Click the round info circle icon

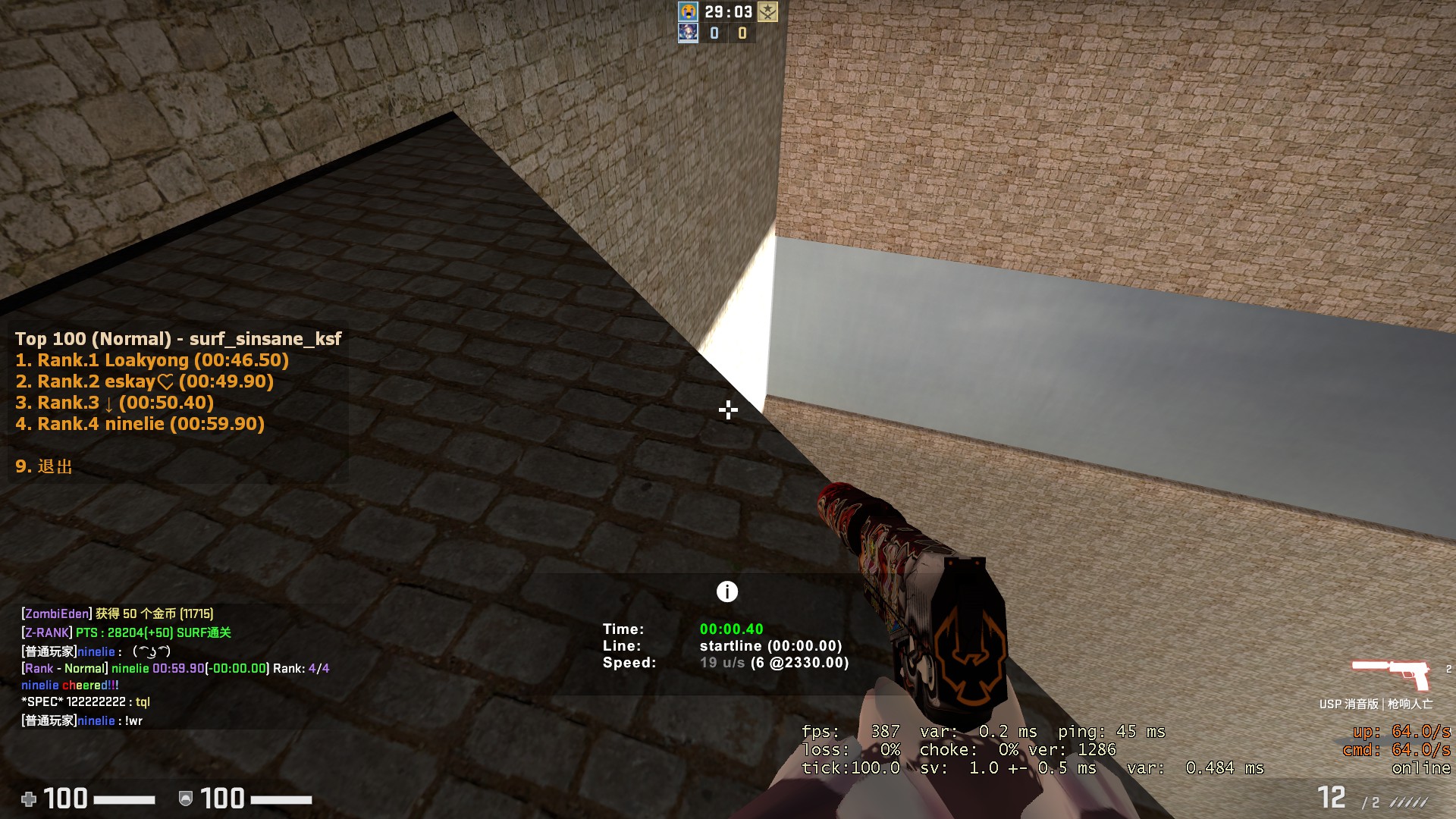[726, 591]
